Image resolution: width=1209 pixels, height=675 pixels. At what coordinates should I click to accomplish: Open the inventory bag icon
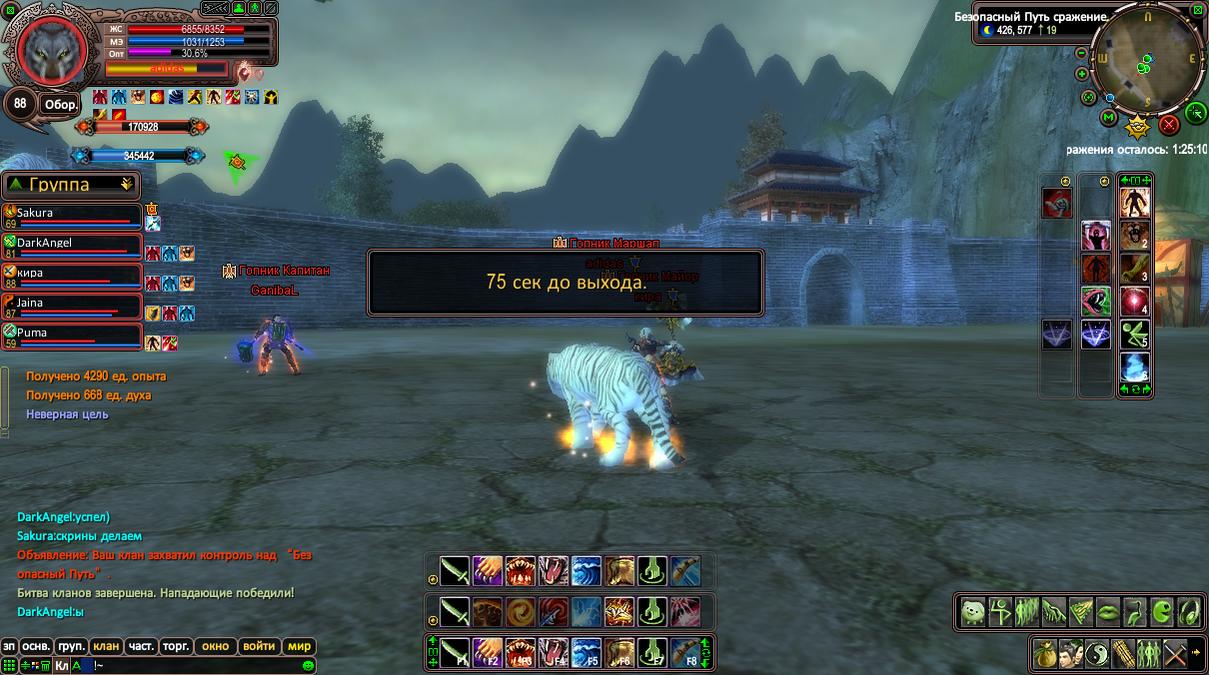pyautogui.click(x=1045, y=652)
